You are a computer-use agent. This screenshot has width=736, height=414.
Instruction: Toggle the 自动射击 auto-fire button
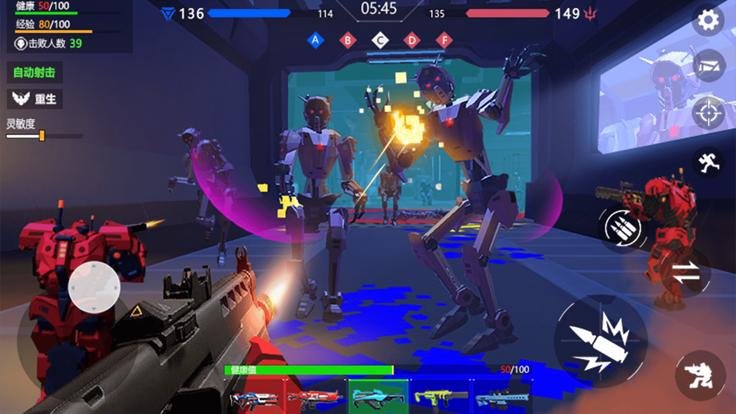pyautogui.click(x=34, y=72)
